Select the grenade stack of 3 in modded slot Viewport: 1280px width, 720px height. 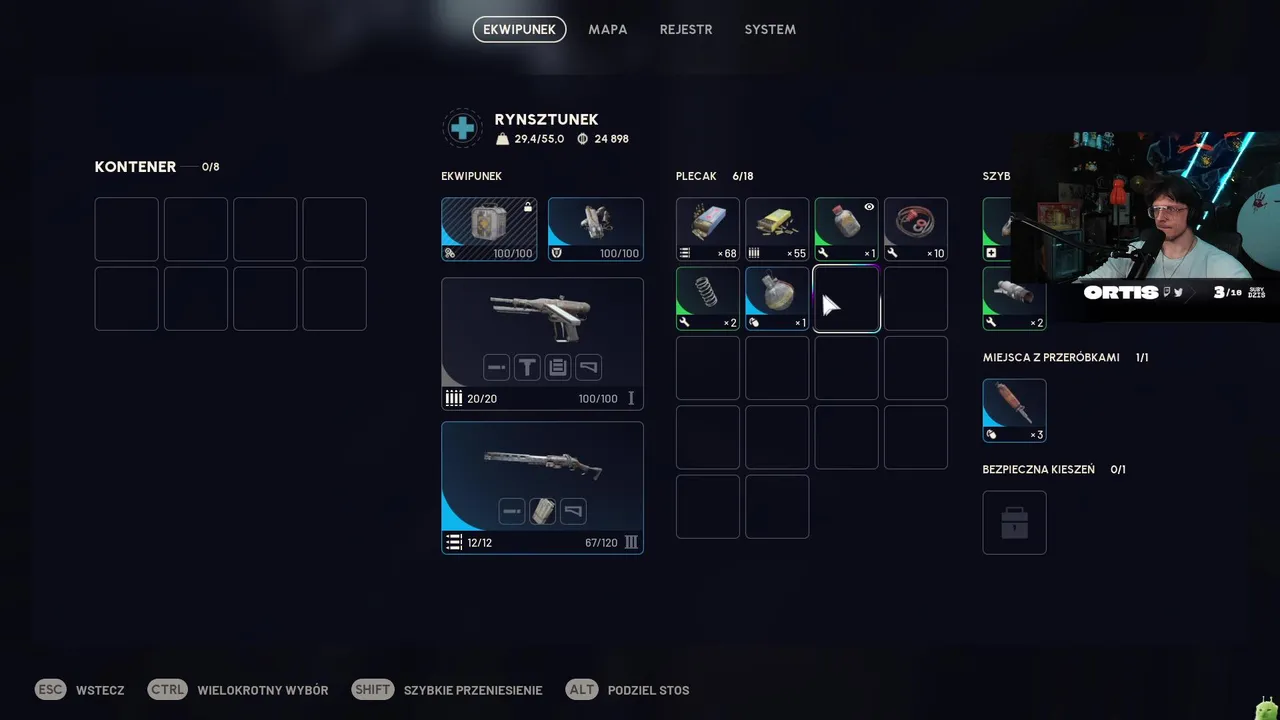[x=1014, y=410]
